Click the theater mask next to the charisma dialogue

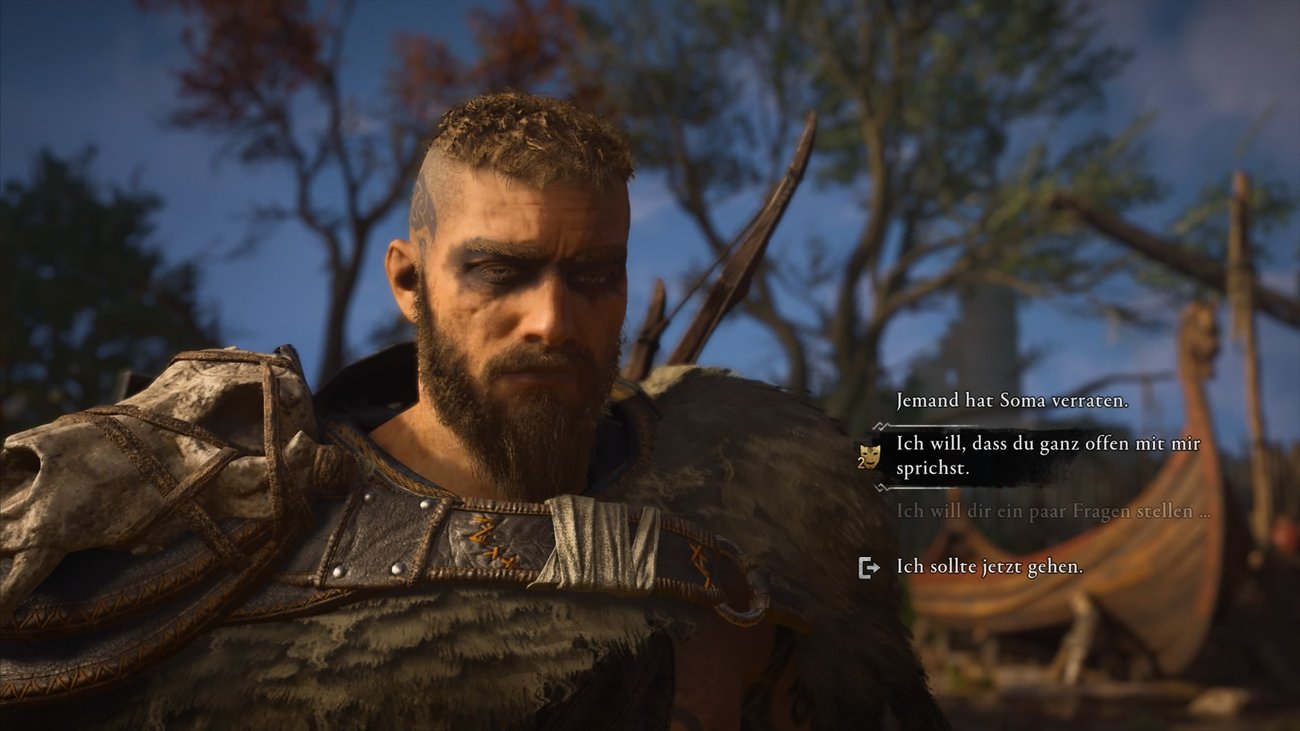(869, 459)
